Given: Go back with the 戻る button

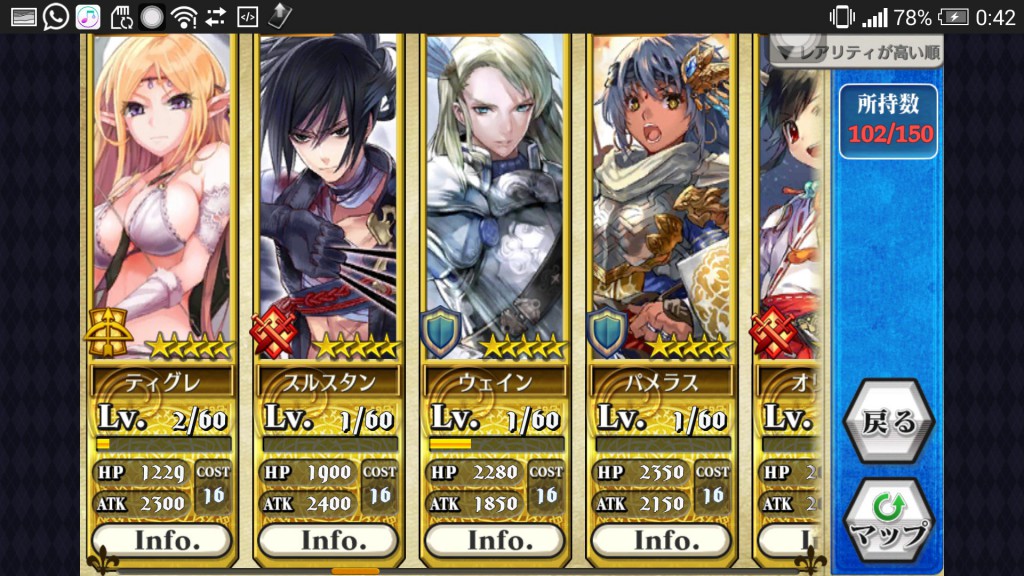Looking at the screenshot, I should click(x=889, y=421).
